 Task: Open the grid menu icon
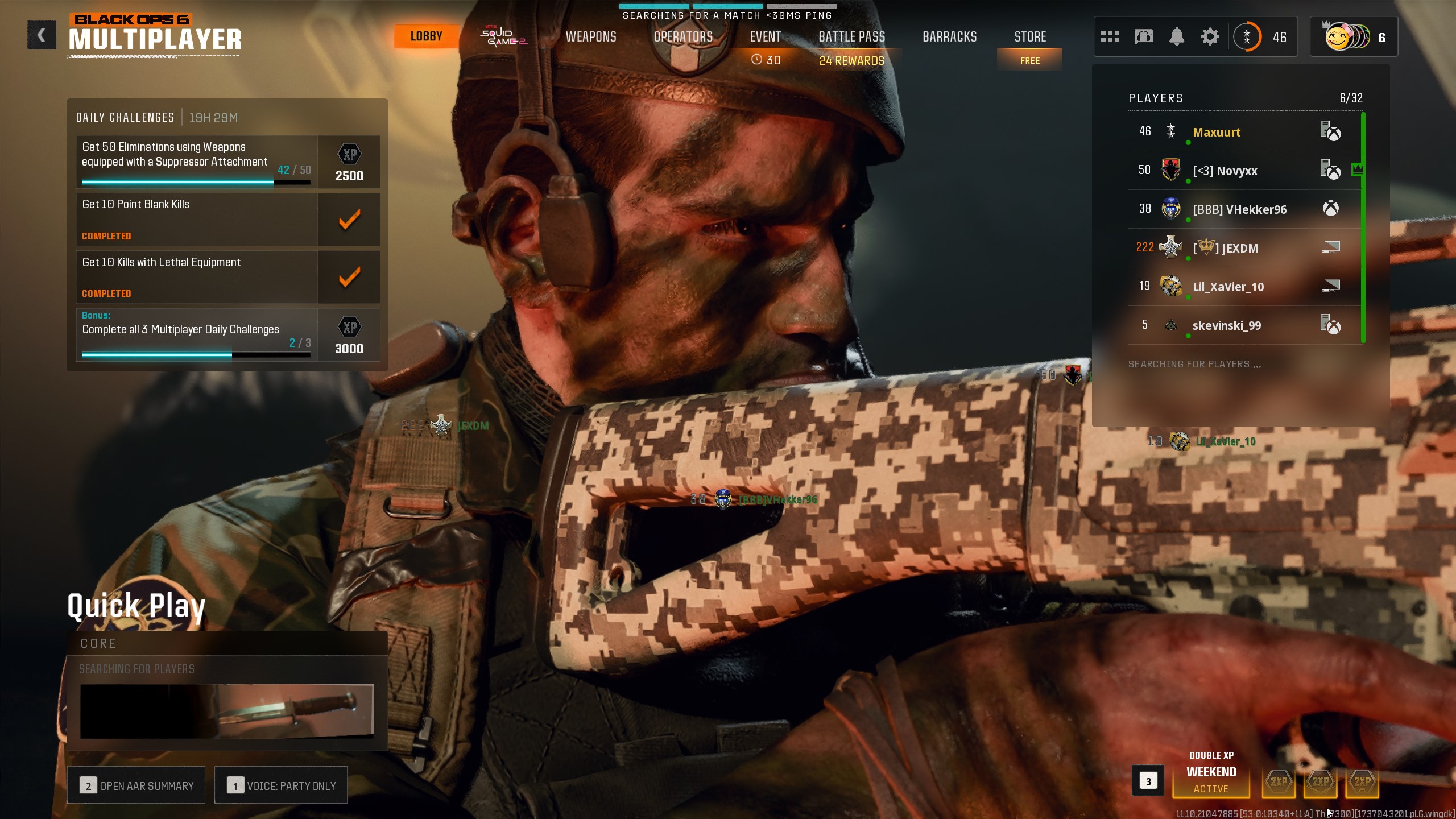[1110, 37]
